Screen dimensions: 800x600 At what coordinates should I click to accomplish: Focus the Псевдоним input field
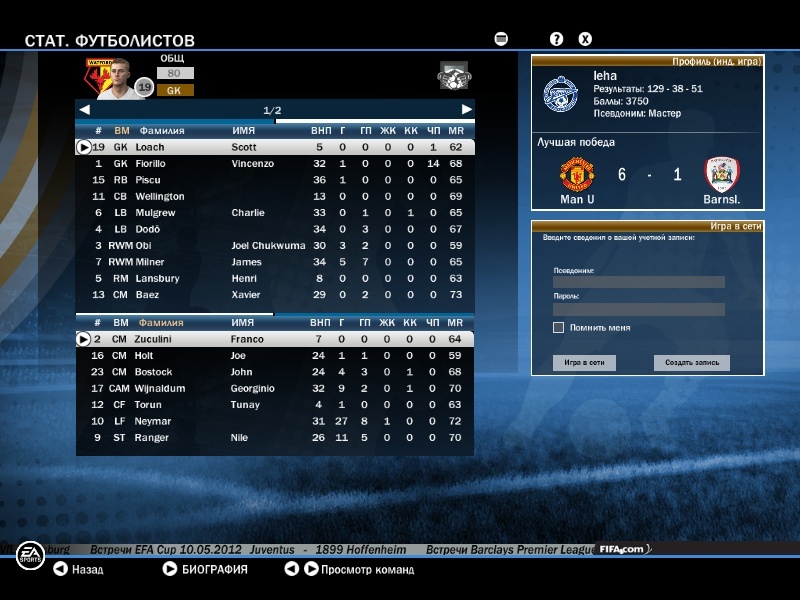(638, 282)
